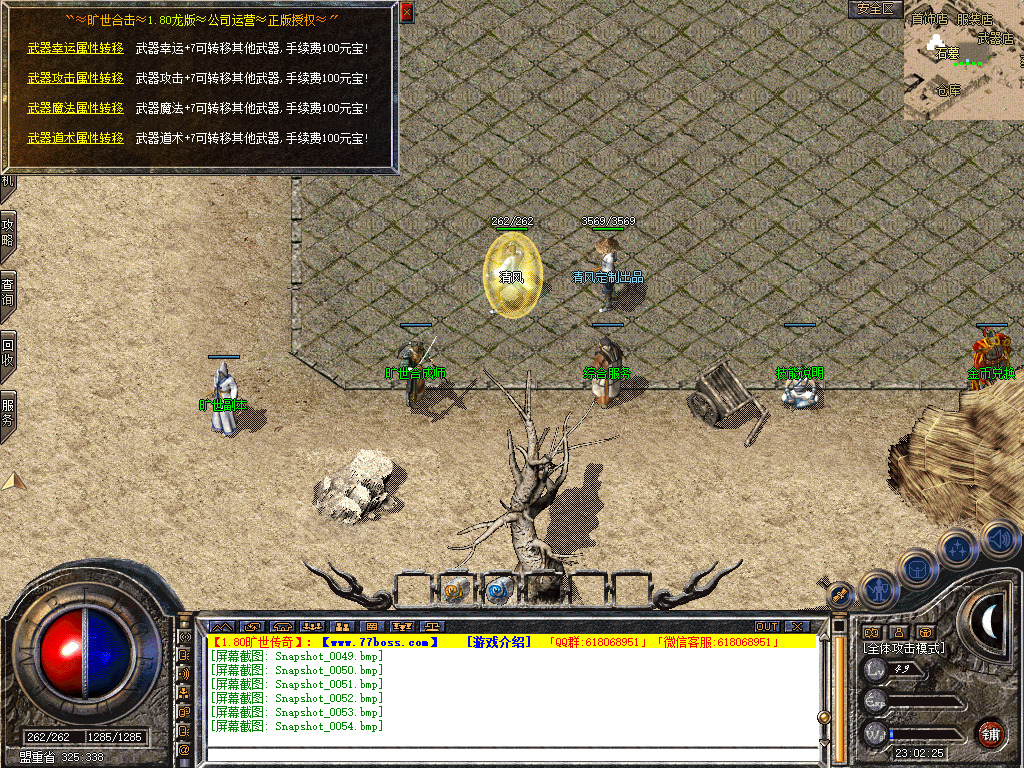Open the 回收 side tab
The width and height of the screenshot is (1024, 768).
(8, 354)
